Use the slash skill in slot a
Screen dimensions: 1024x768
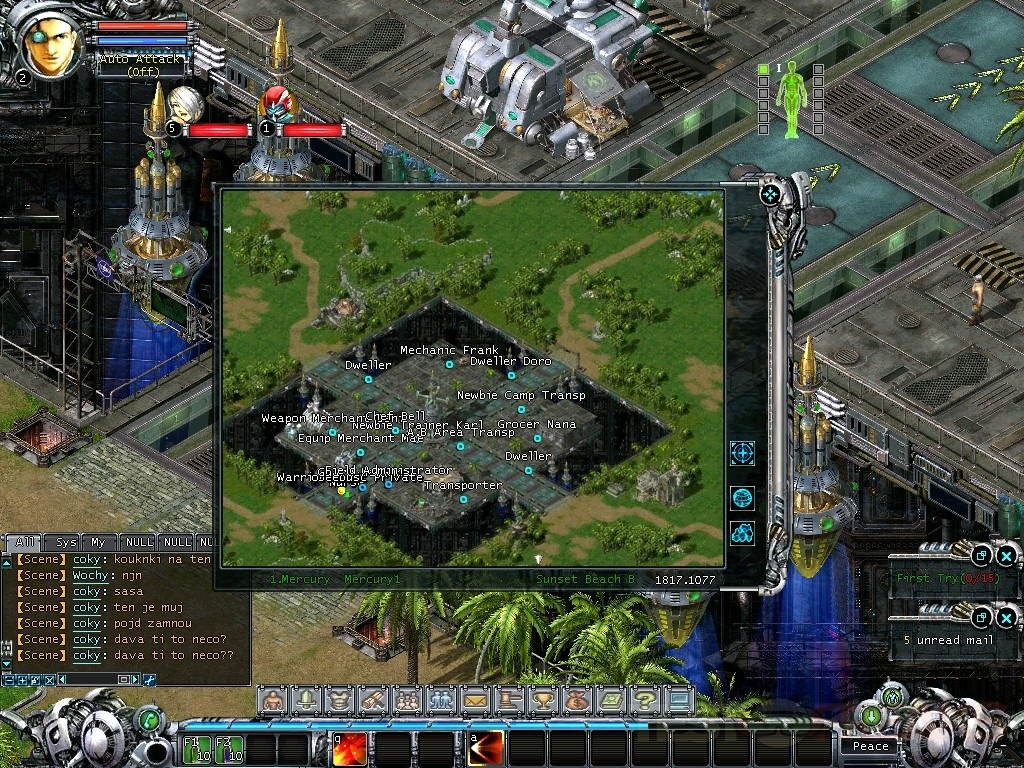tap(485, 749)
